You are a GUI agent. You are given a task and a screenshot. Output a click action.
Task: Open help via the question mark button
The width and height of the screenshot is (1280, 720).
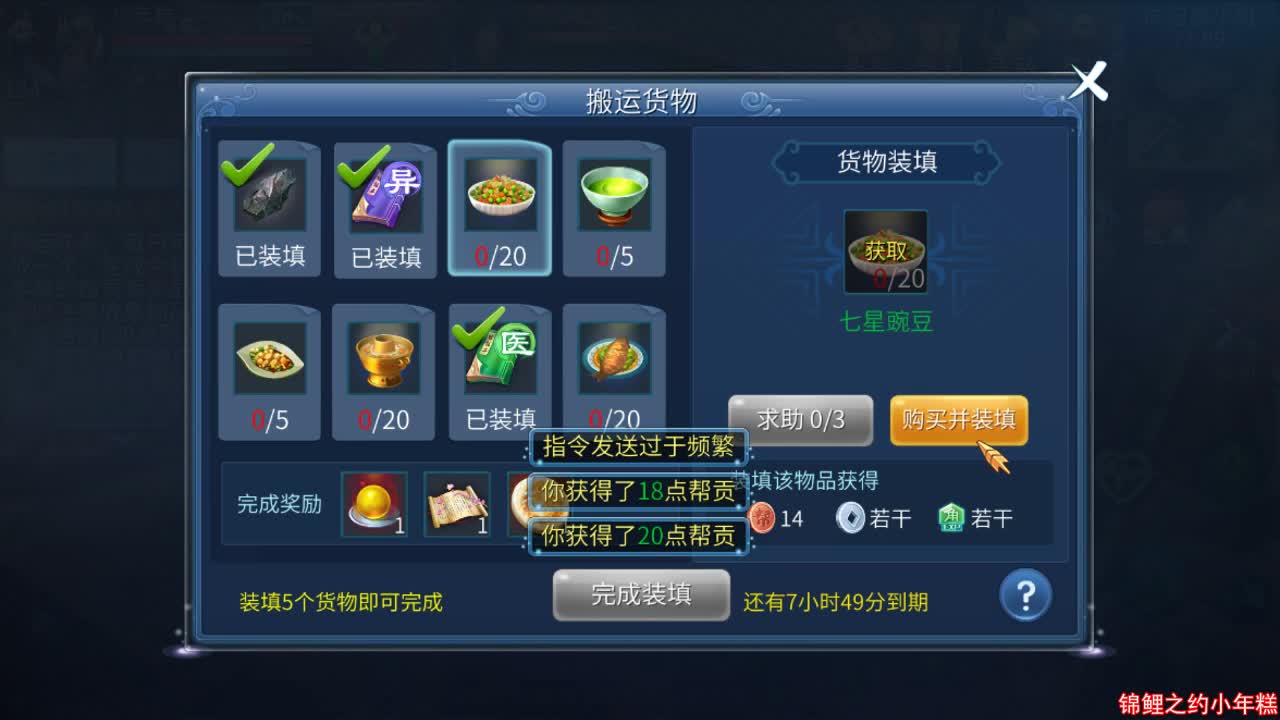1025,595
